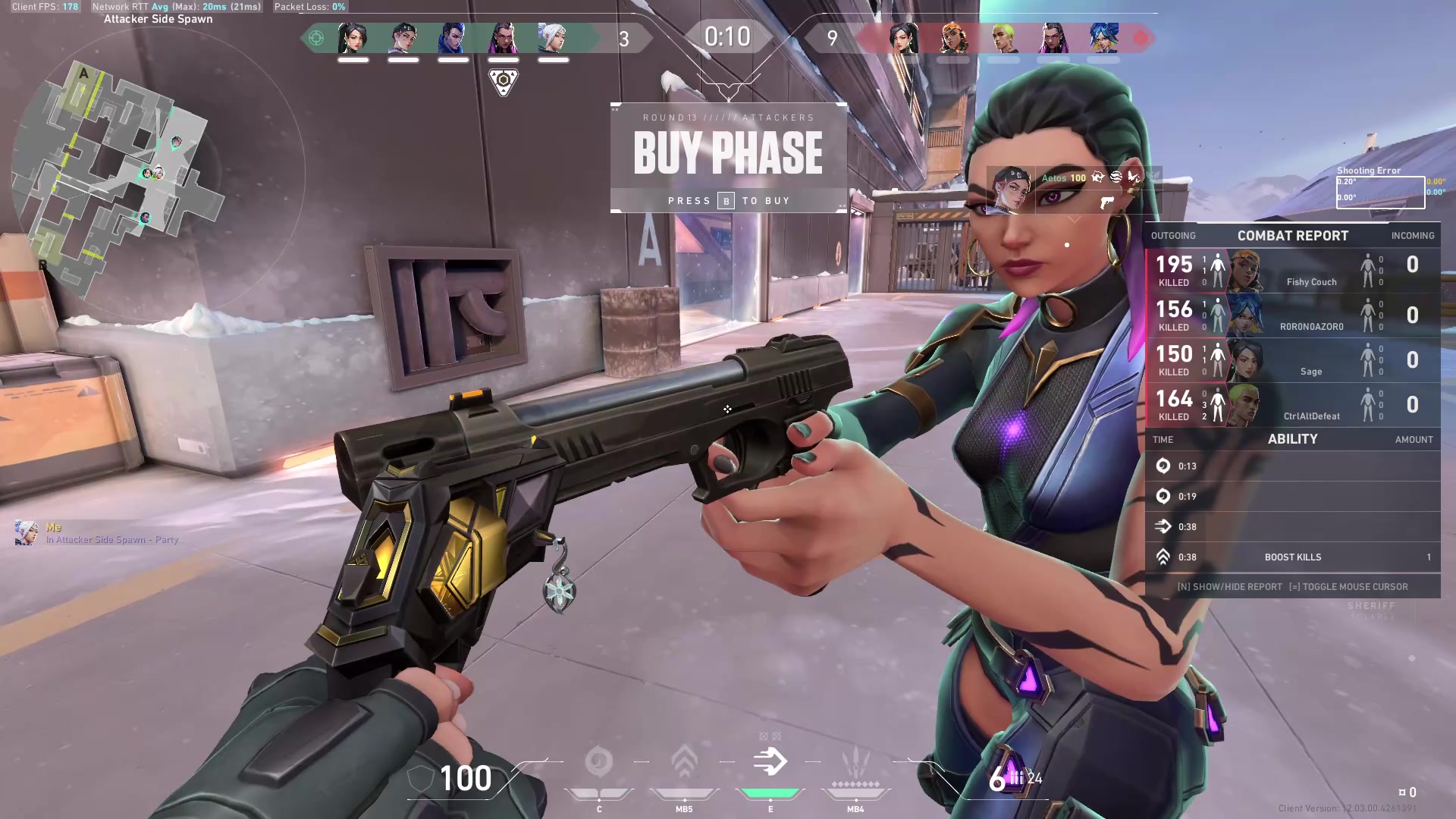
Task: Click the dash icon in the ability timeline
Action: pos(1163,526)
